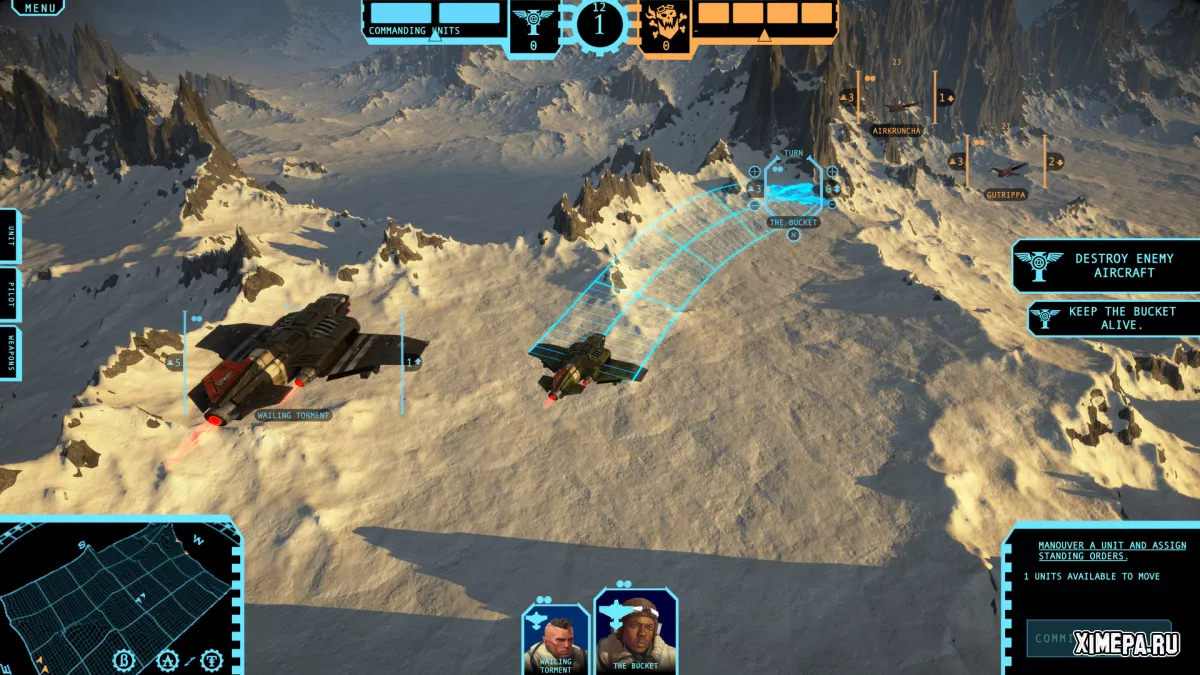1200x675 pixels.
Task: Select the Destroy Enemy Aircraft objective
Action: [x=1106, y=266]
